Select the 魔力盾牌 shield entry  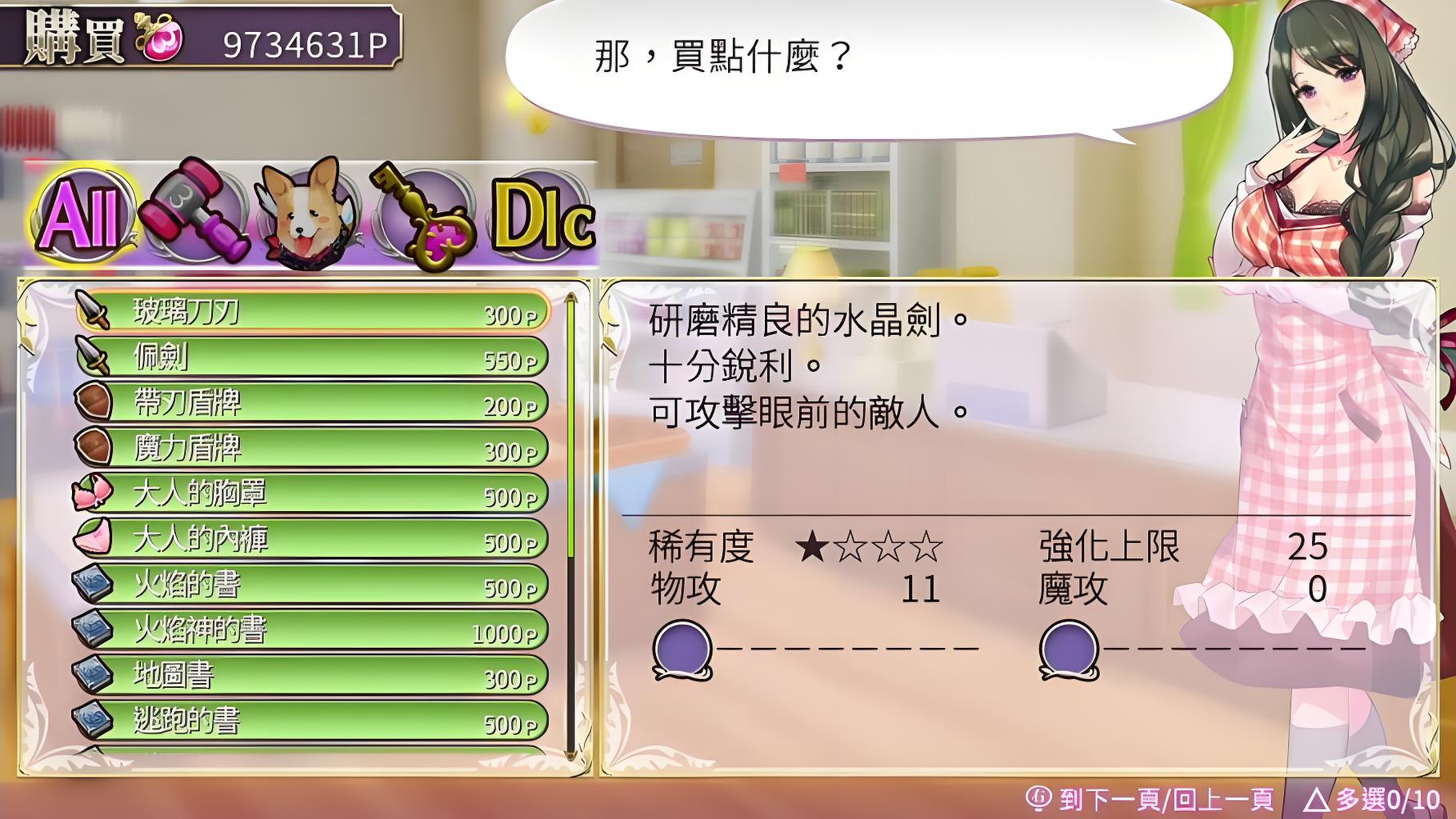tap(312, 448)
